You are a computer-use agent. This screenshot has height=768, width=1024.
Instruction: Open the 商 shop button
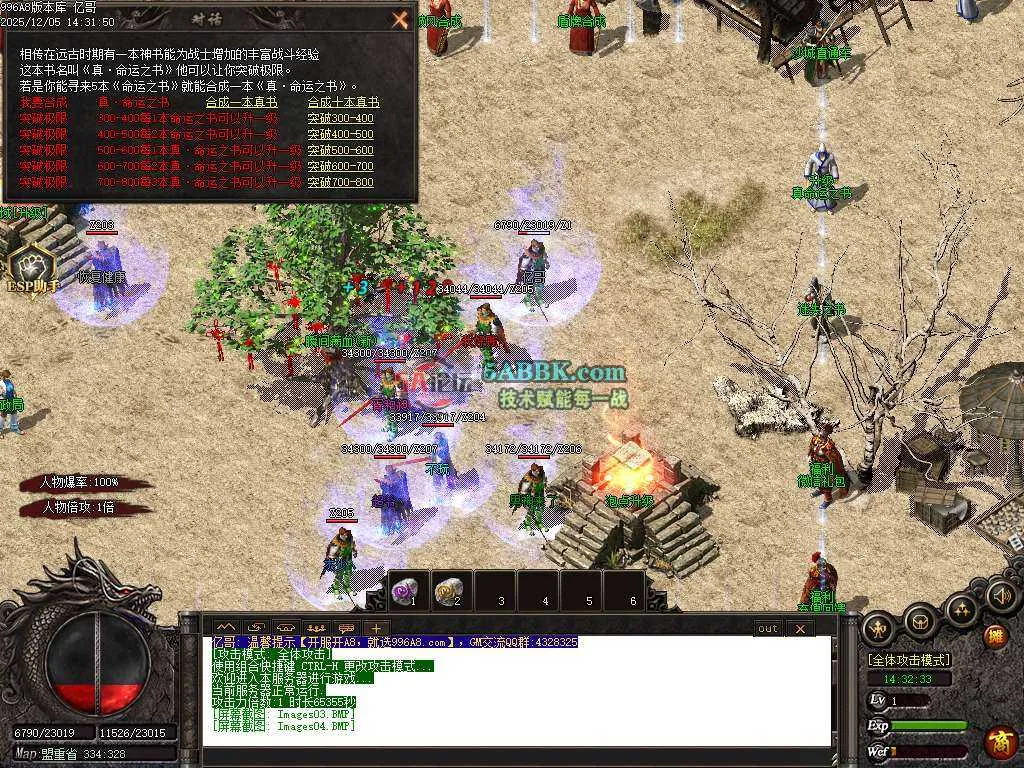pyautogui.click(x=998, y=742)
